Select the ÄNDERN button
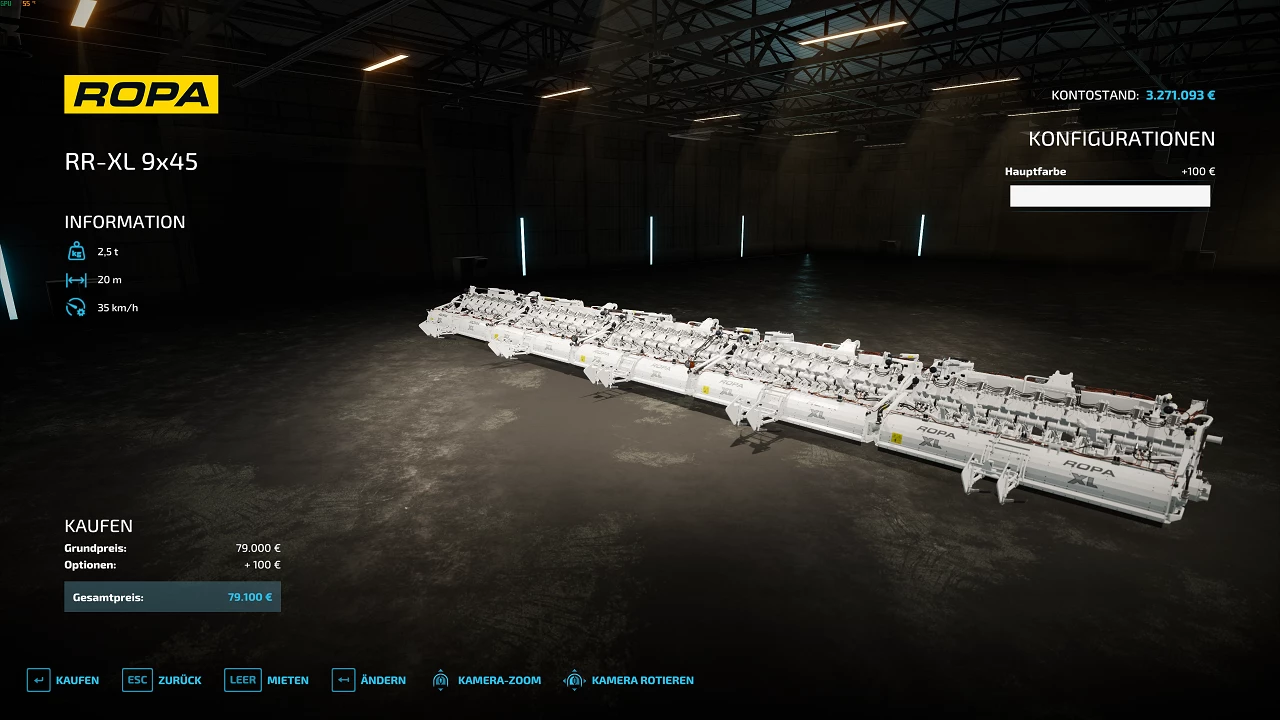This screenshot has width=1280, height=720. [369, 680]
